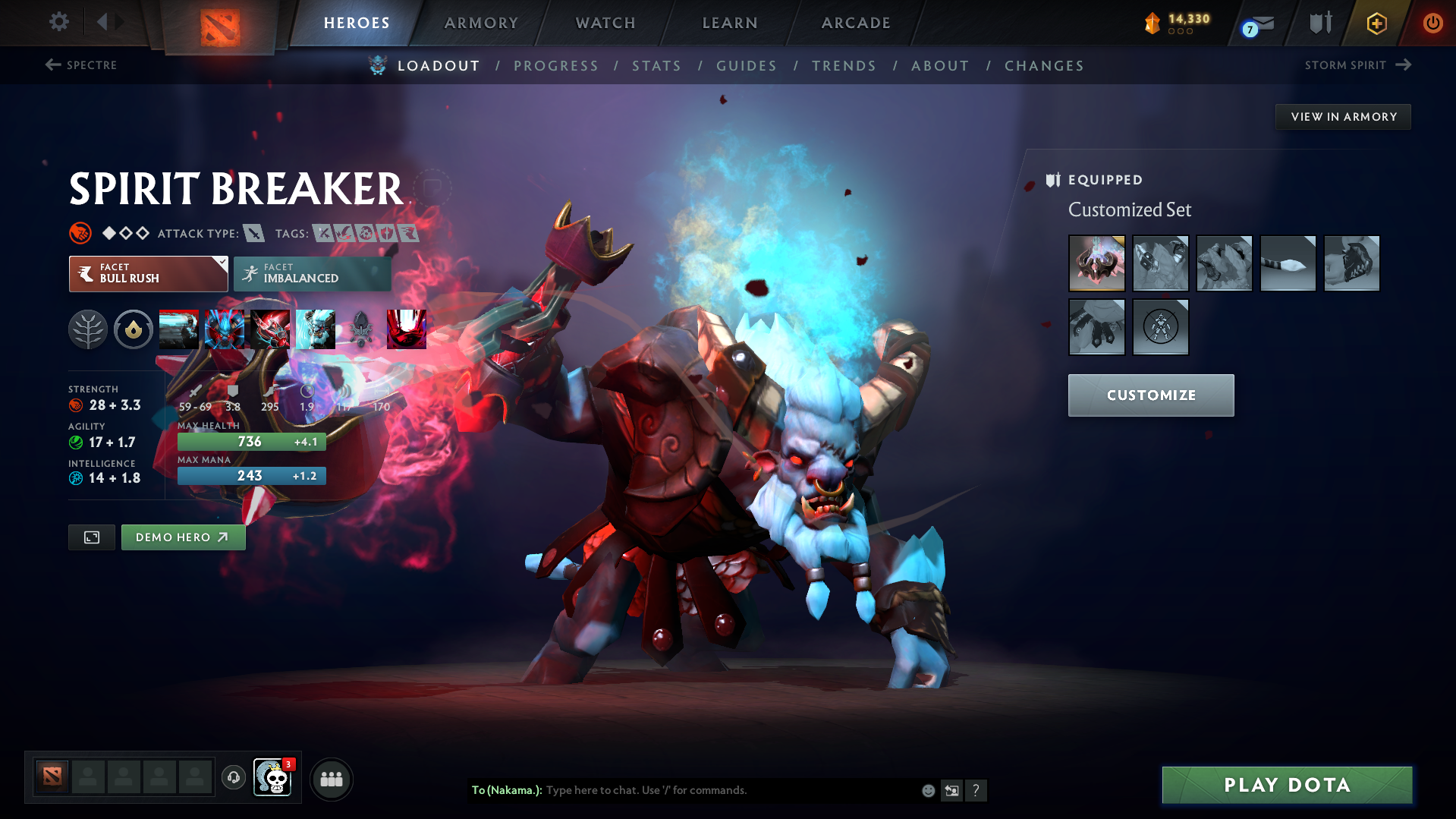Click the power/quit icon at top right
1456x819 pixels.
coord(1432,23)
